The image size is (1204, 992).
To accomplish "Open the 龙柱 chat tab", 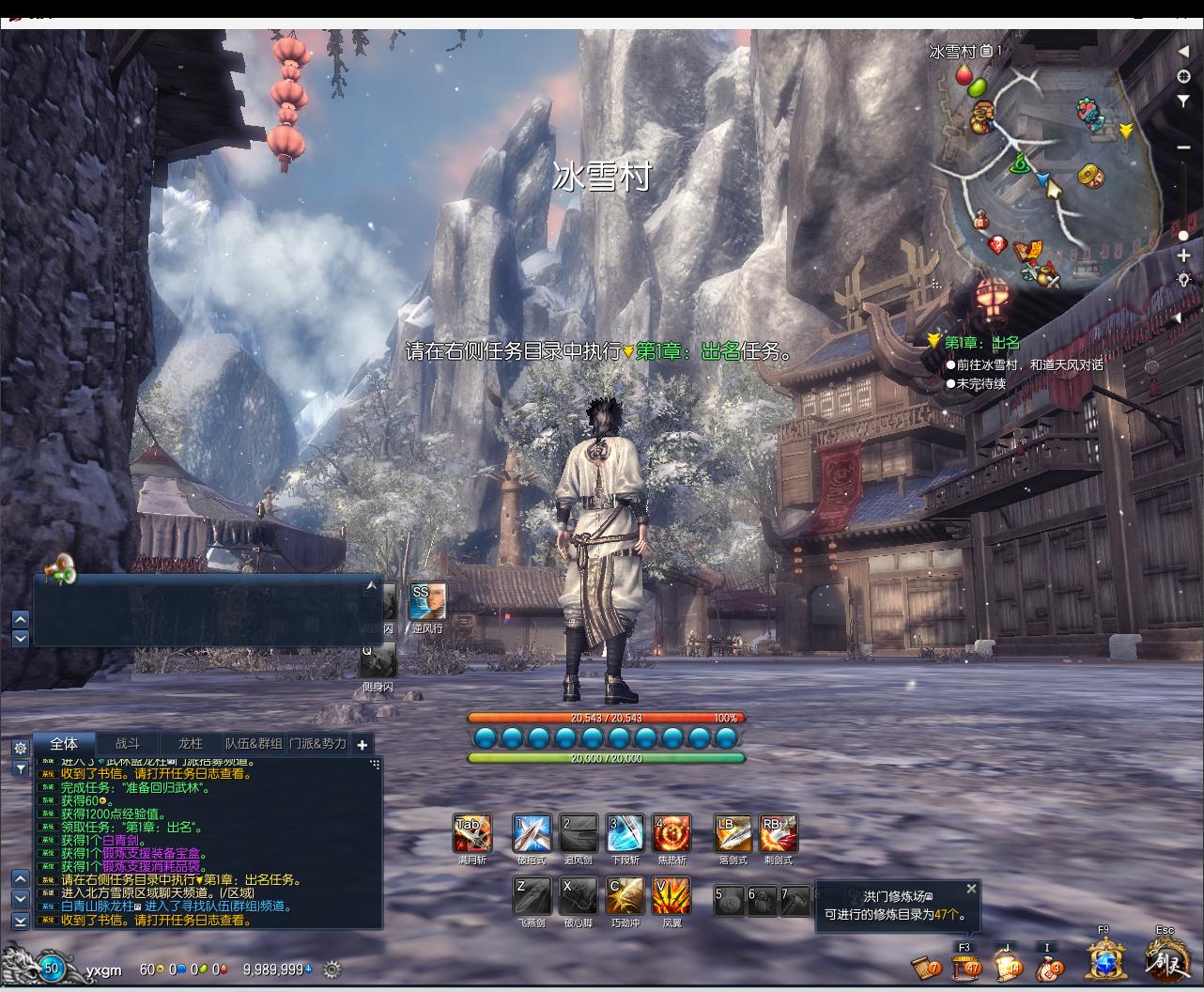I will point(191,744).
